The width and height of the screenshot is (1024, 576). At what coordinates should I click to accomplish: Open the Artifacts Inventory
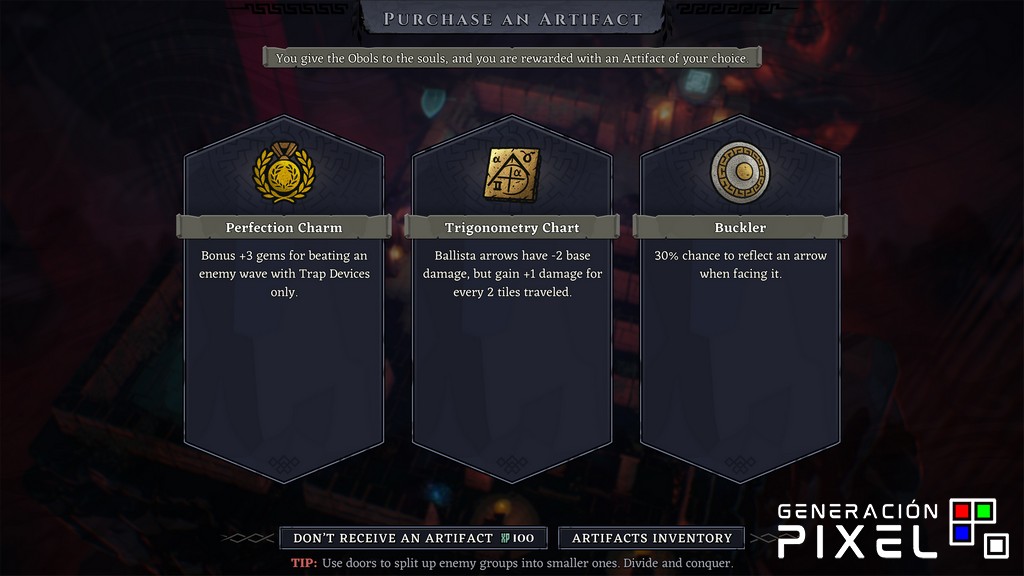pyautogui.click(x=651, y=538)
